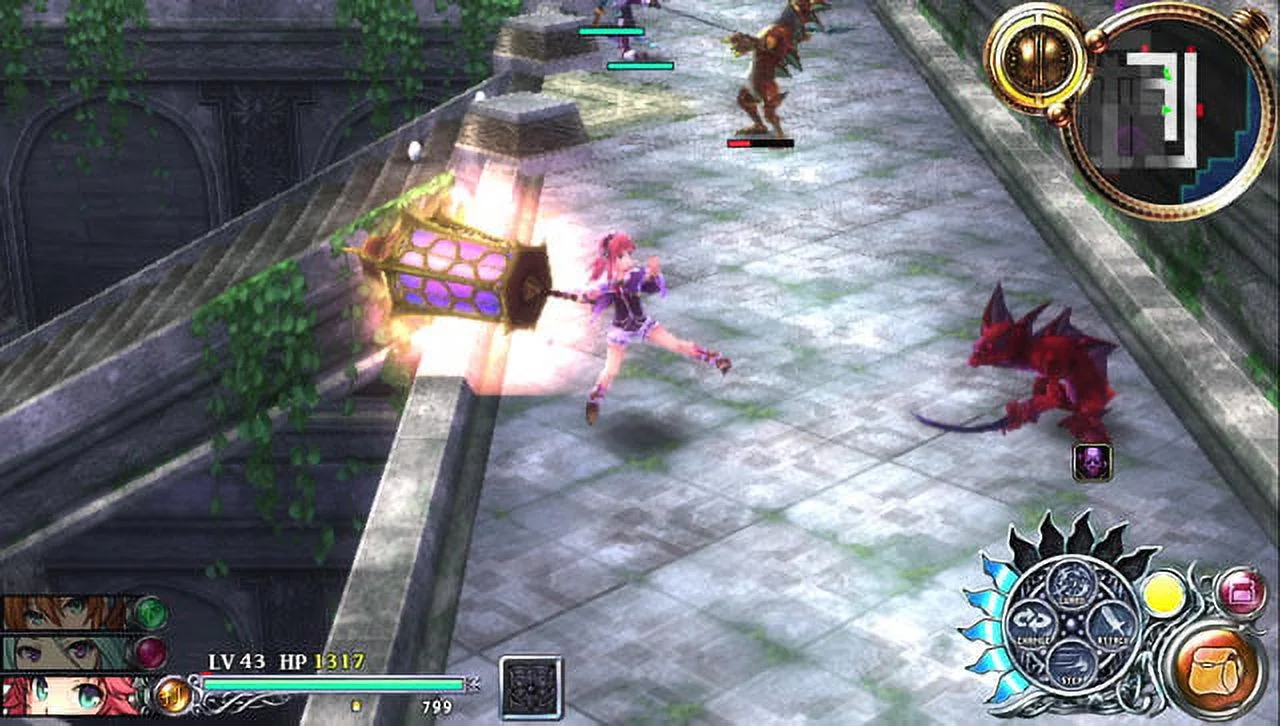Viewport: 1280px width, 726px height.
Task: Click the gold coin icon beside the HP bar
Action: (172, 695)
